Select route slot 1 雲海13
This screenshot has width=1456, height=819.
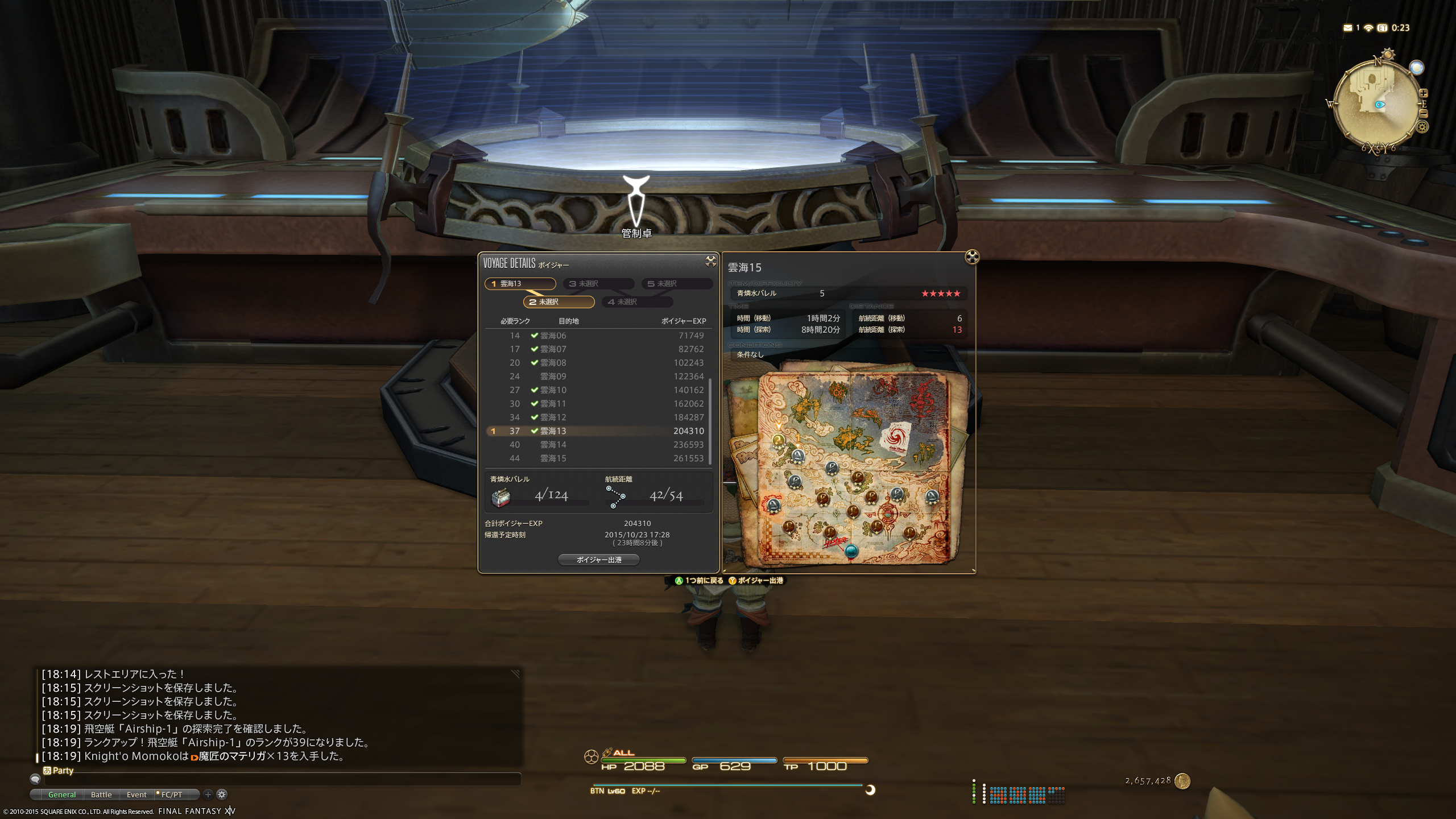pyautogui.click(x=520, y=284)
